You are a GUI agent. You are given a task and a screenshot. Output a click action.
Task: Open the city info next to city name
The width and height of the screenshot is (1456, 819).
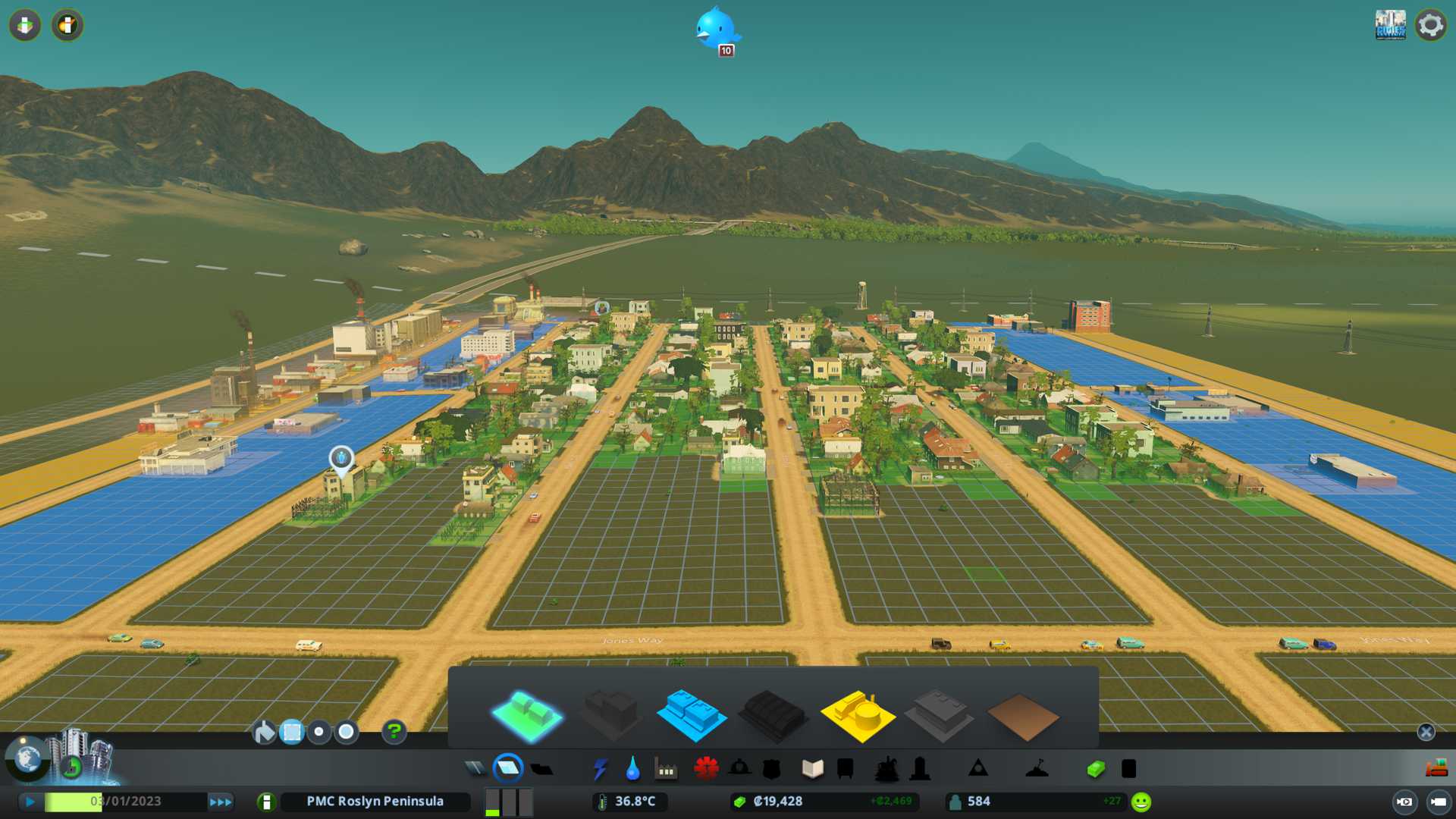(266, 802)
